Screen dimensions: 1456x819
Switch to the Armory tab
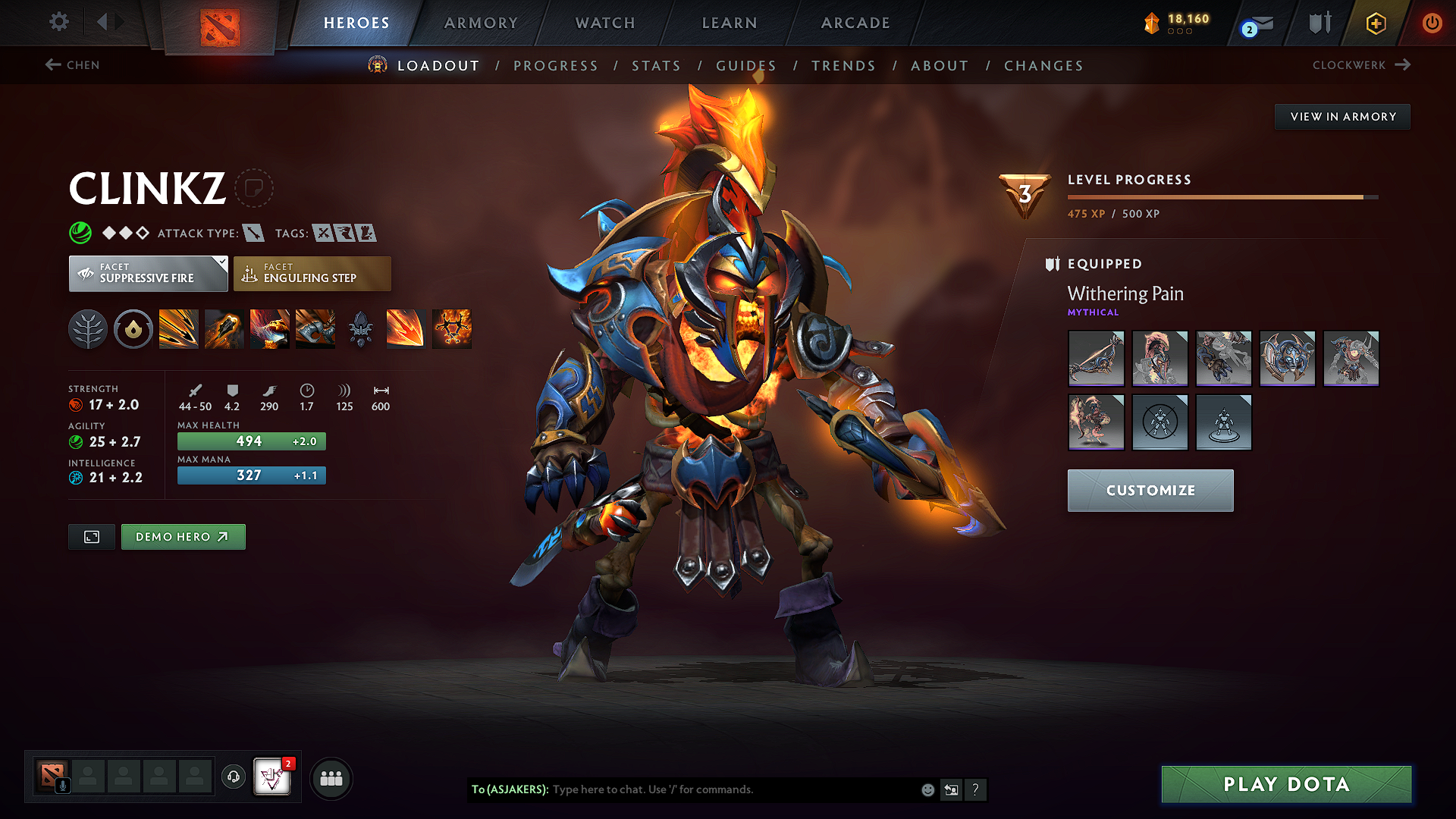pyautogui.click(x=481, y=23)
